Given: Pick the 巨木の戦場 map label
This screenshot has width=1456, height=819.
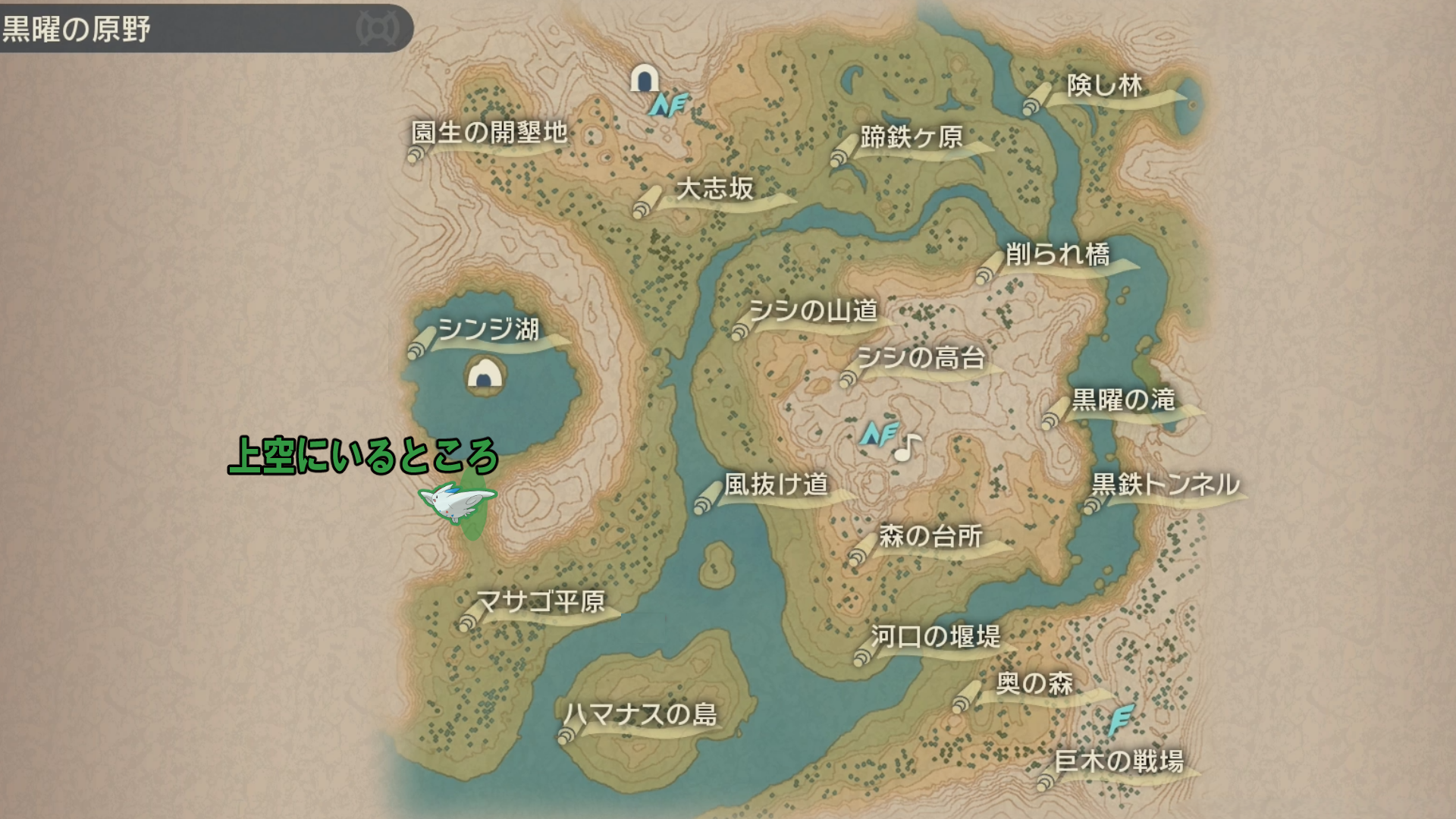Looking at the screenshot, I should [x=1119, y=761].
